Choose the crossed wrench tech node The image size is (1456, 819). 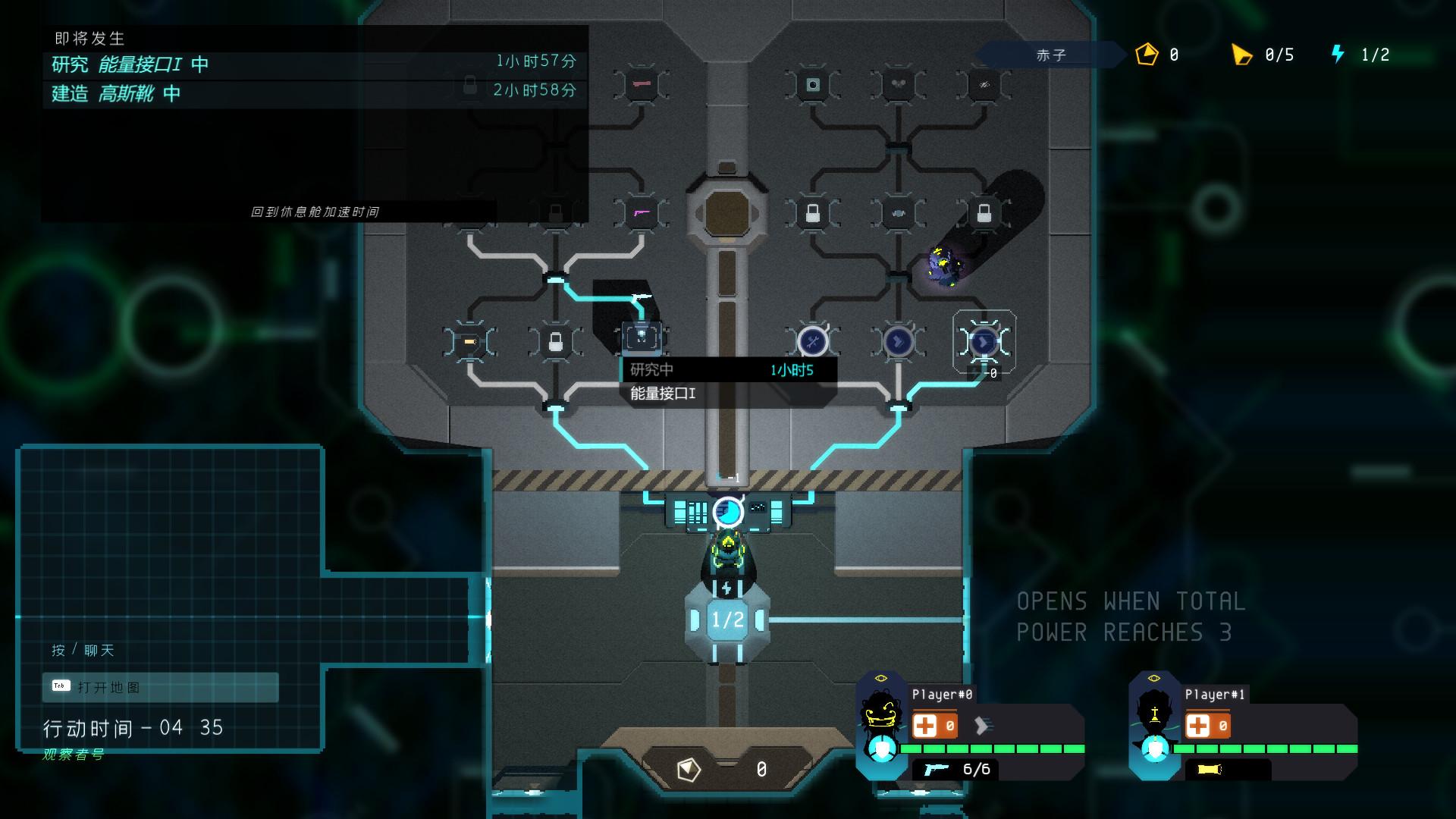(812, 342)
